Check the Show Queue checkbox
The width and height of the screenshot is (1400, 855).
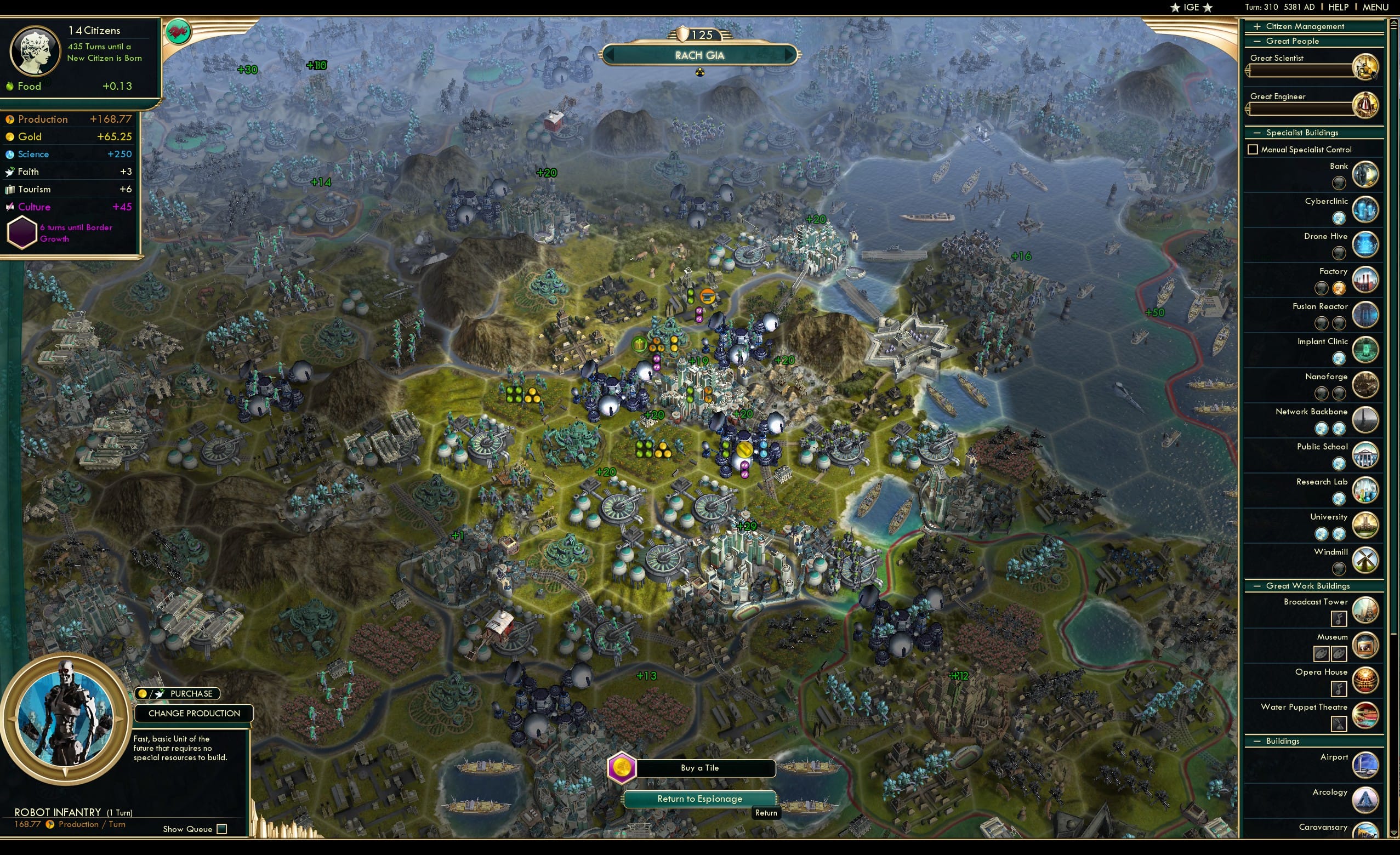(x=221, y=829)
